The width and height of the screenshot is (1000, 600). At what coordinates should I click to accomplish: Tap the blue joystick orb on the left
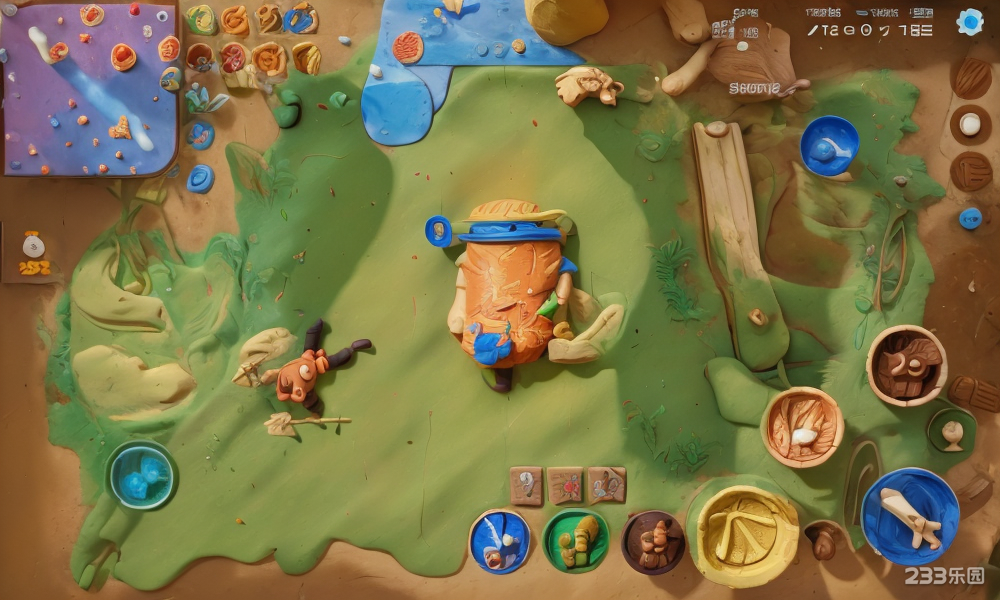tap(141, 475)
